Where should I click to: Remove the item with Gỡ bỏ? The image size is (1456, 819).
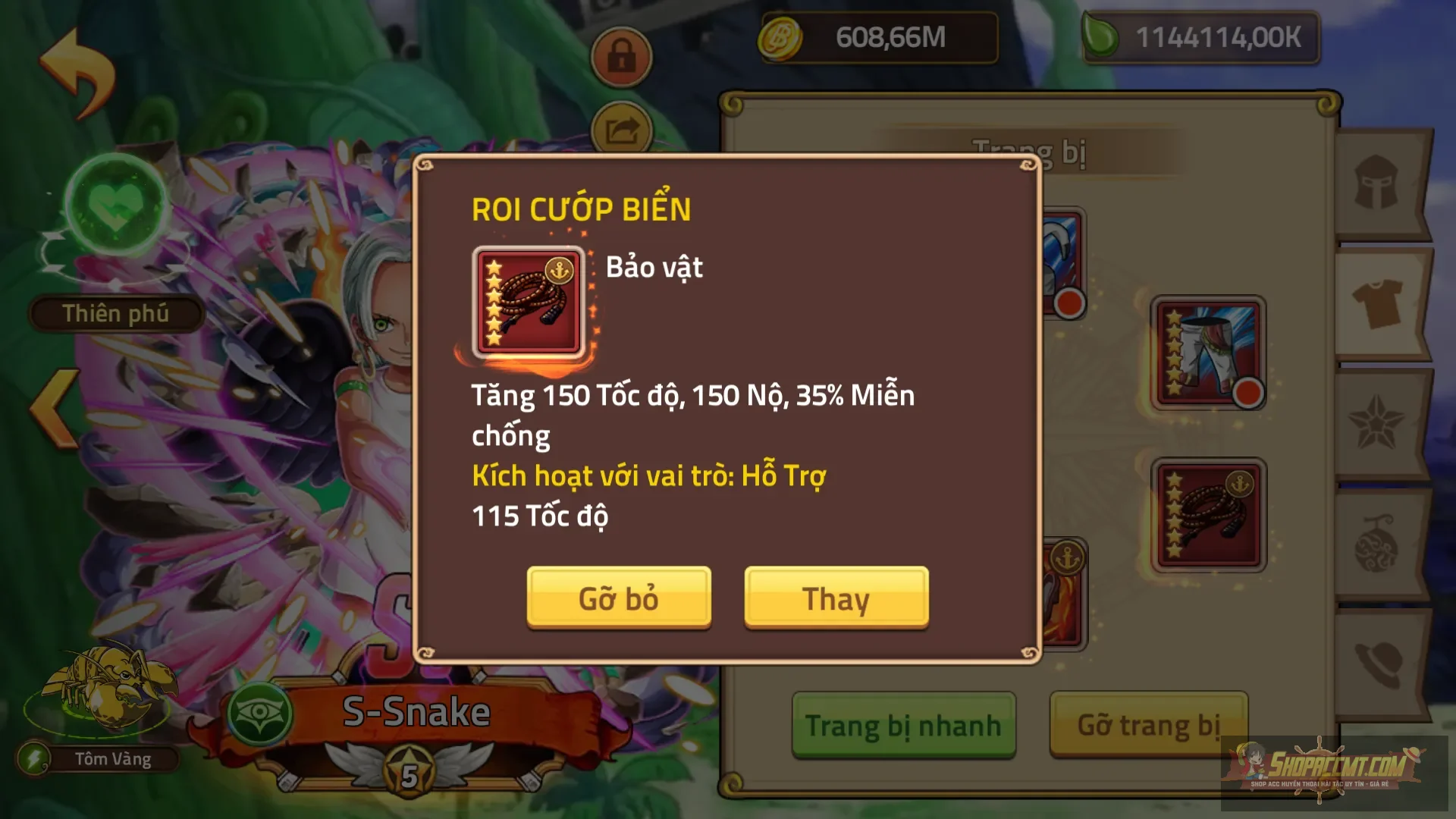pos(619,598)
